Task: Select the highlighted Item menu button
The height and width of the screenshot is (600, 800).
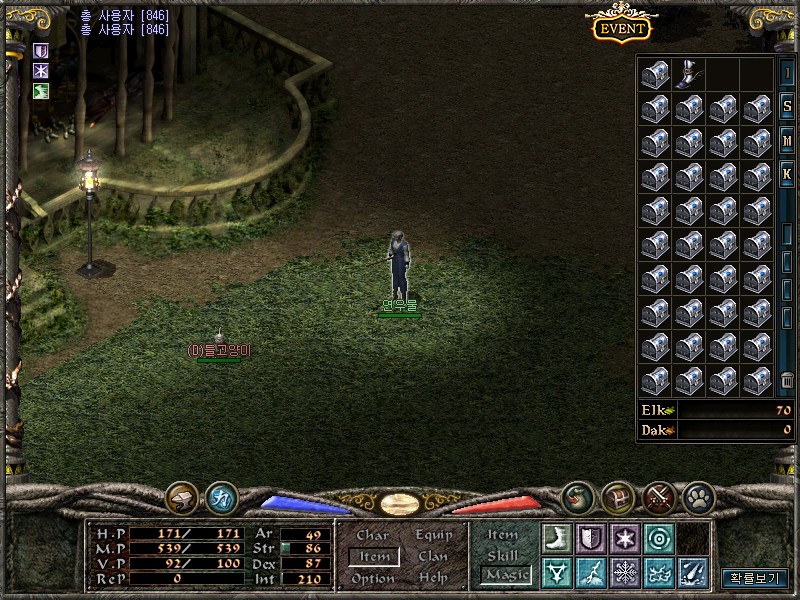Action: tap(374, 557)
